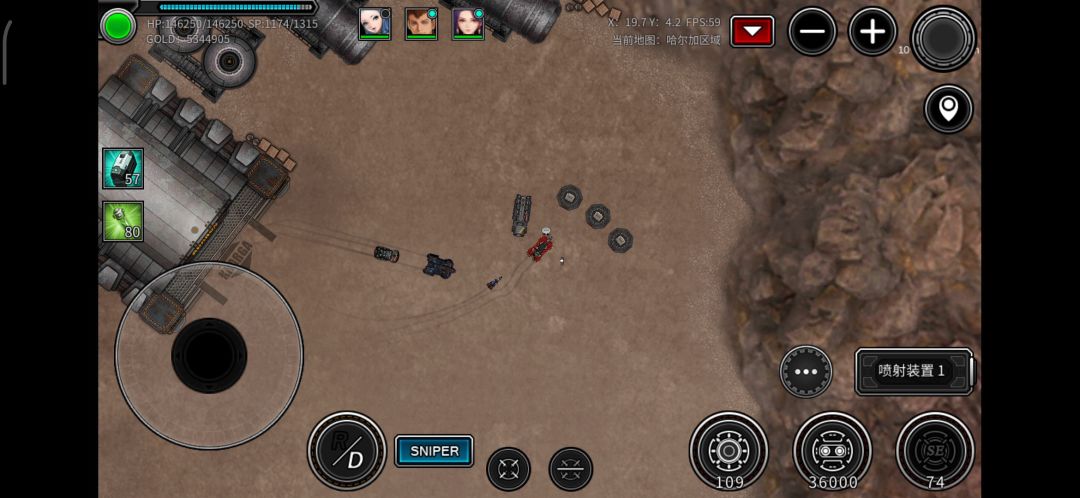The width and height of the screenshot is (1080, 498).
Task: Activate the SE special weapon showing 74
Action: pos(935,450)
